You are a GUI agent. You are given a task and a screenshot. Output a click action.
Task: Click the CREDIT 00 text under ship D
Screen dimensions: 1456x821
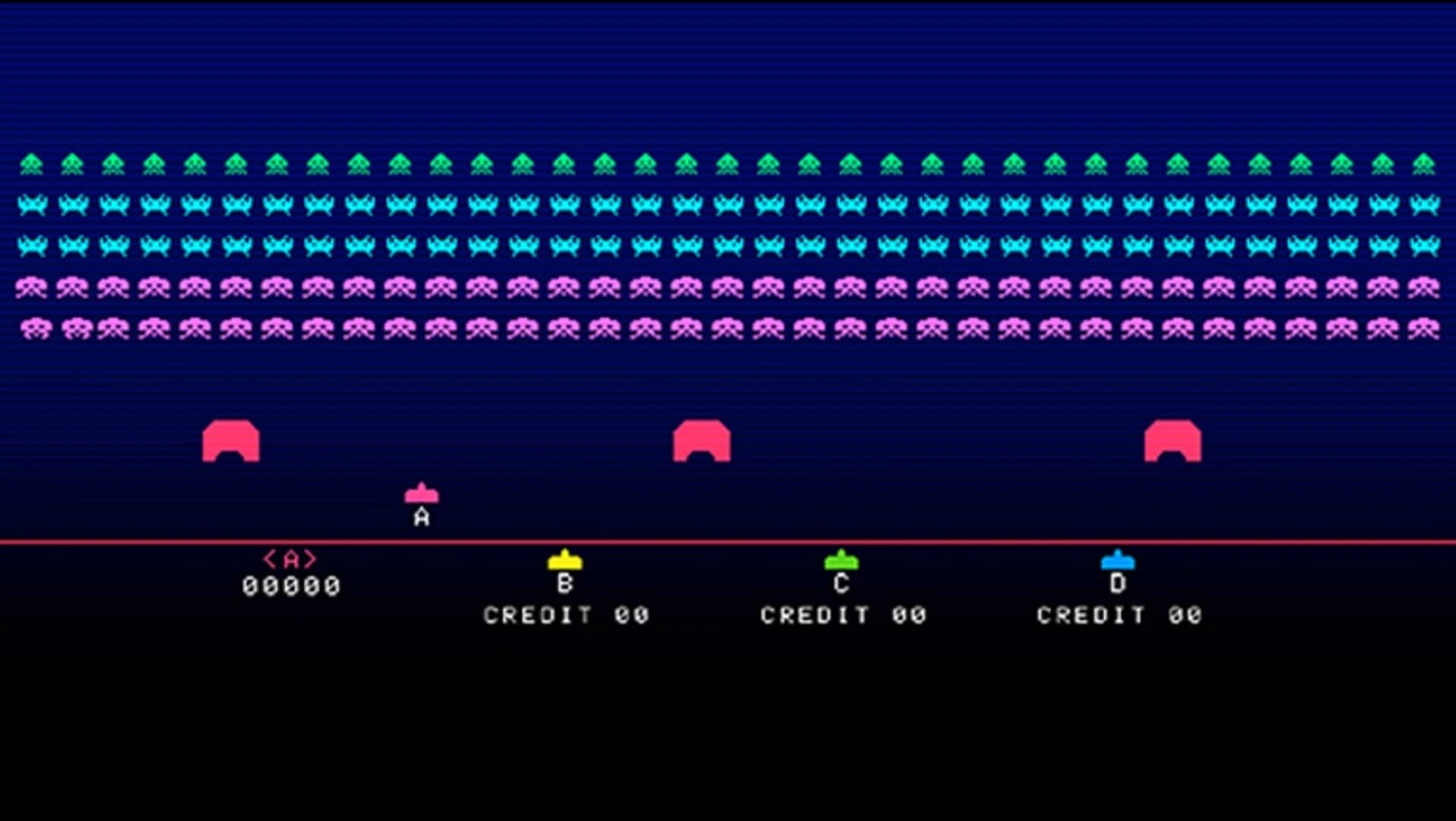1119,614
